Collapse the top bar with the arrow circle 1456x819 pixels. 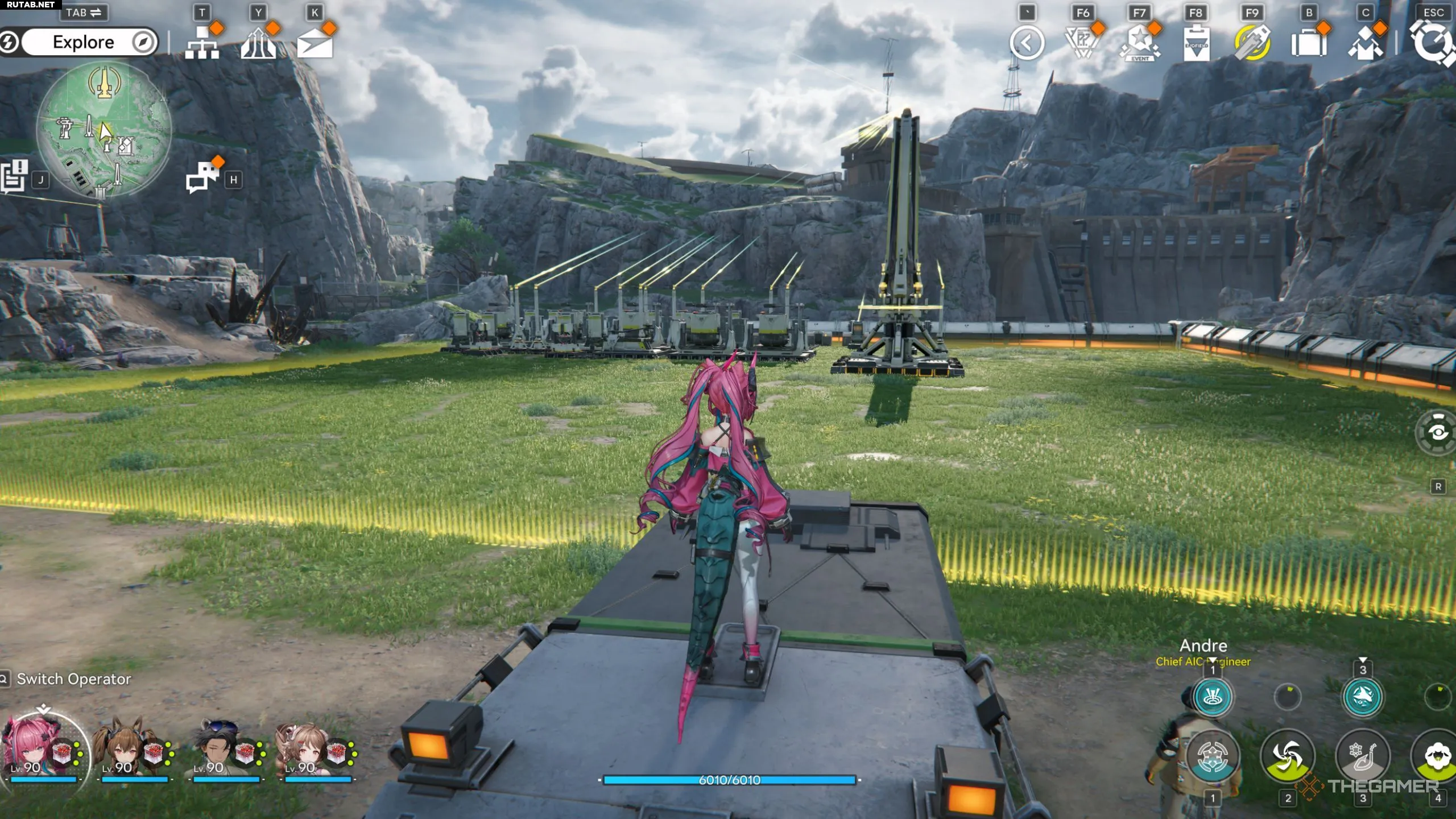(1027, 43)
